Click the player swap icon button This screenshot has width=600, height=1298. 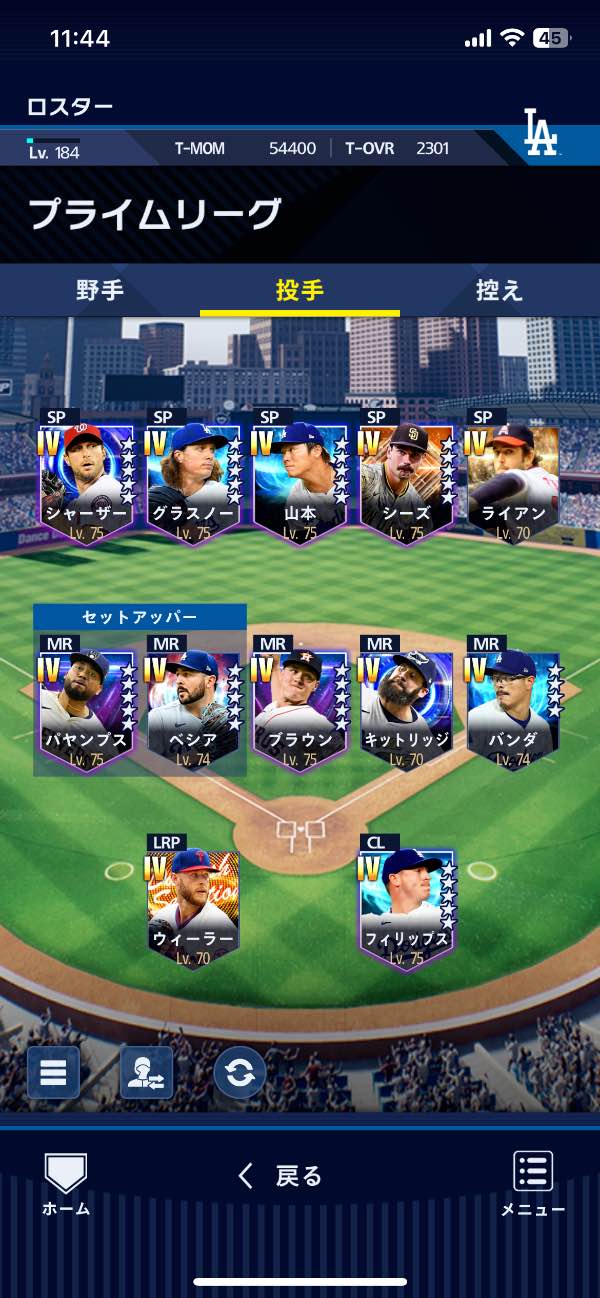pos(146,1073)
